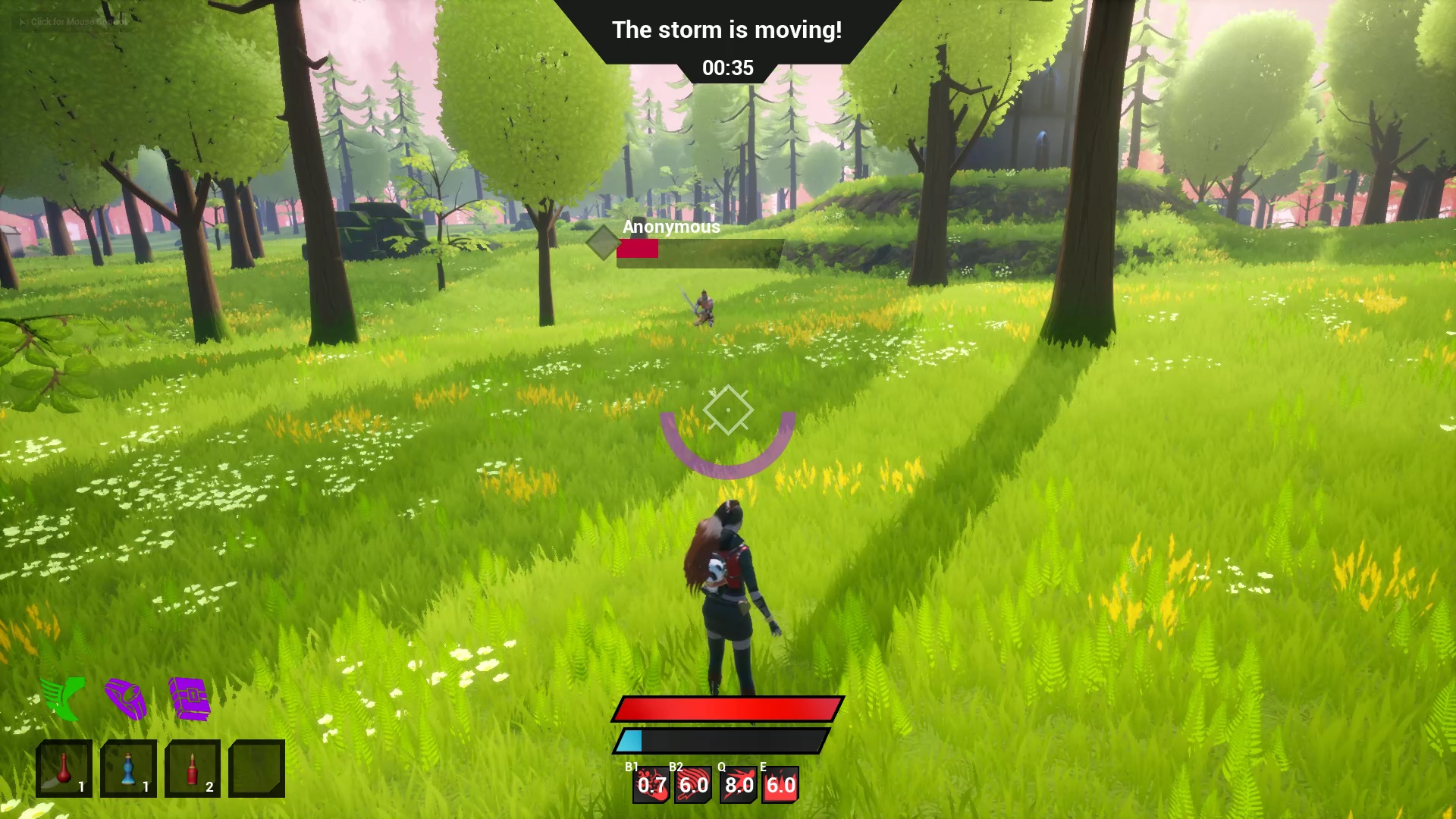Activate the B1 fireball ability
Viewport: 1456px width, 819px height.
pyautogui.click(x=651, y=785)
